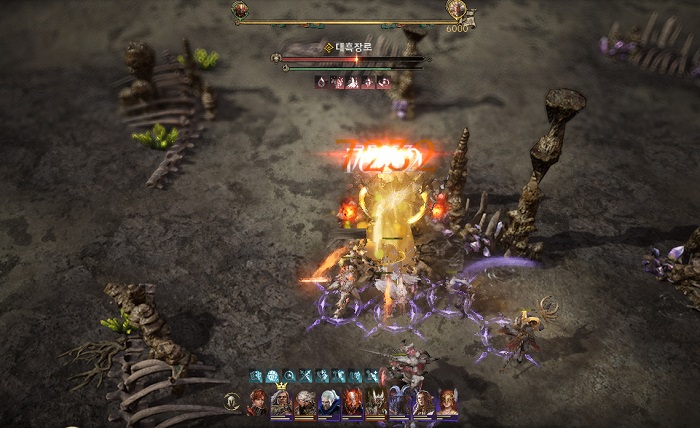Viewport: 700px width, 428px height.
Task: Select the flame-faced red hero portrait
Action: (x=352, y=402)
